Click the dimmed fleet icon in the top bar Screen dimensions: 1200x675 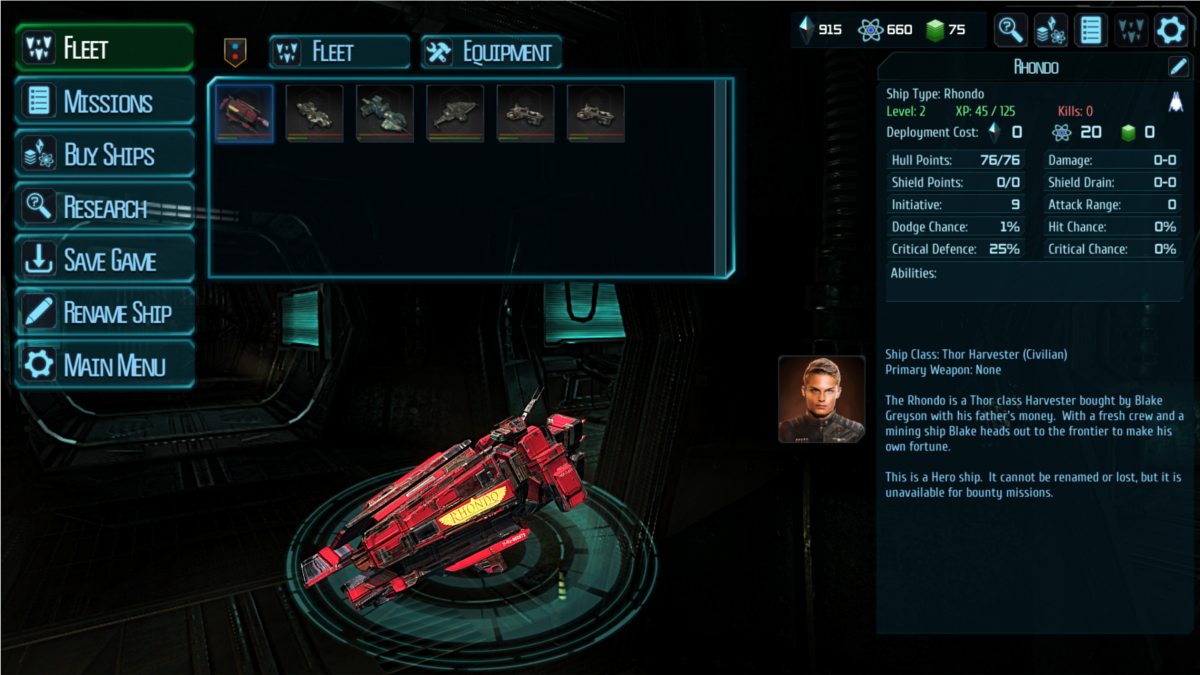(1131, 30)
